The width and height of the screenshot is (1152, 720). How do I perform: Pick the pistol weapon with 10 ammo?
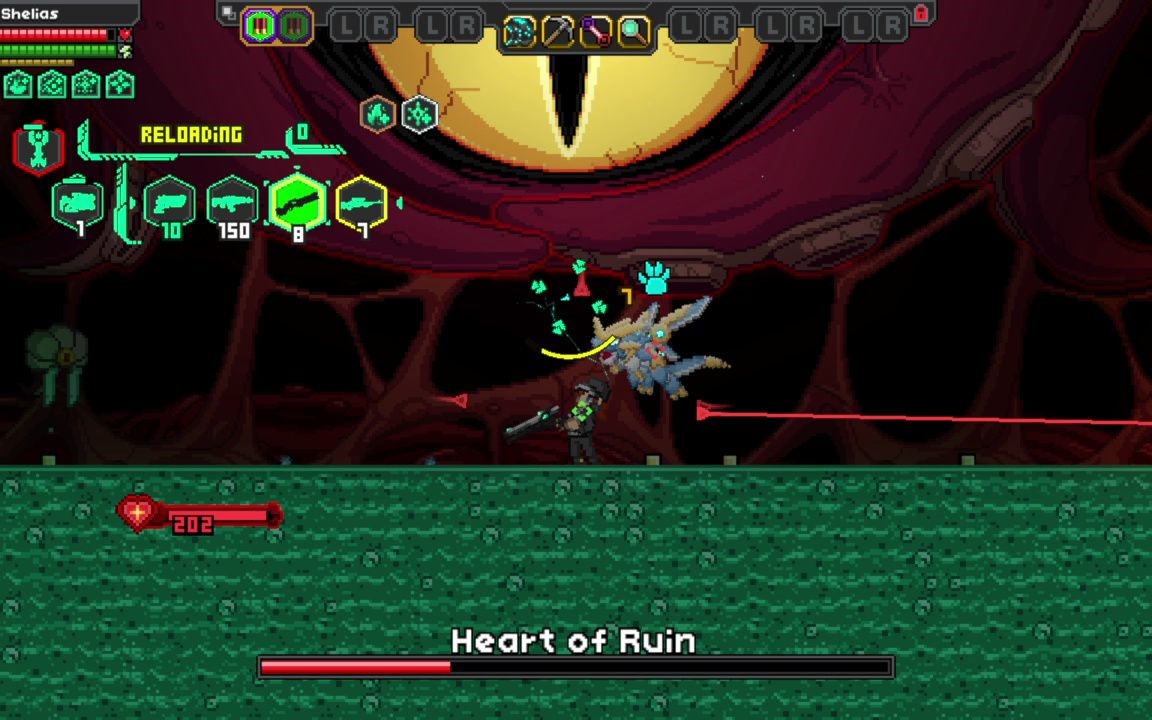(x=170, y=205)
